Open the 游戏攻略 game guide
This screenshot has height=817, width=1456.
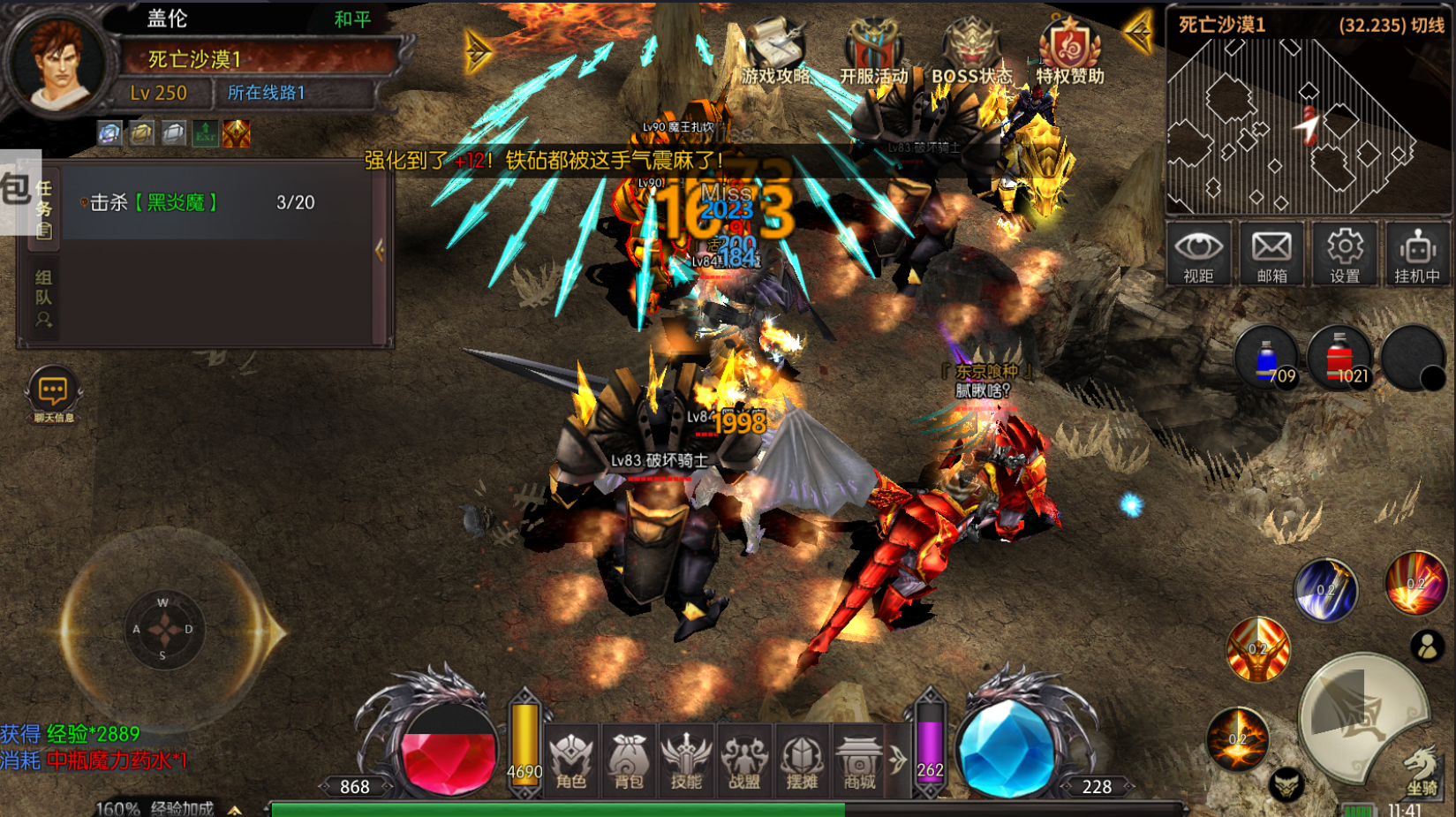point(776,53)
